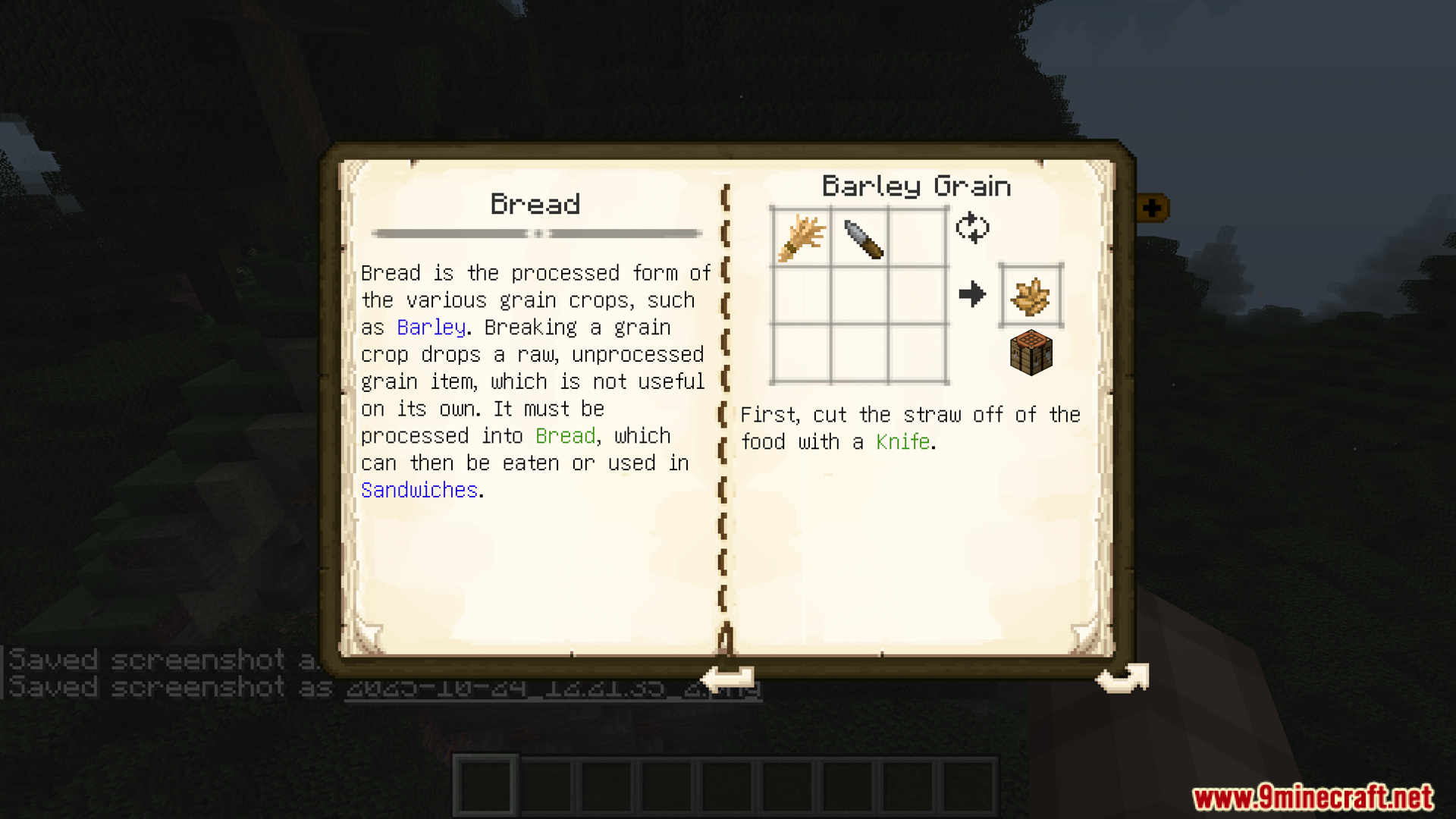1456x819 pixels.
Task: Open the Sandwiches entry link
Action: pos(419,491)
